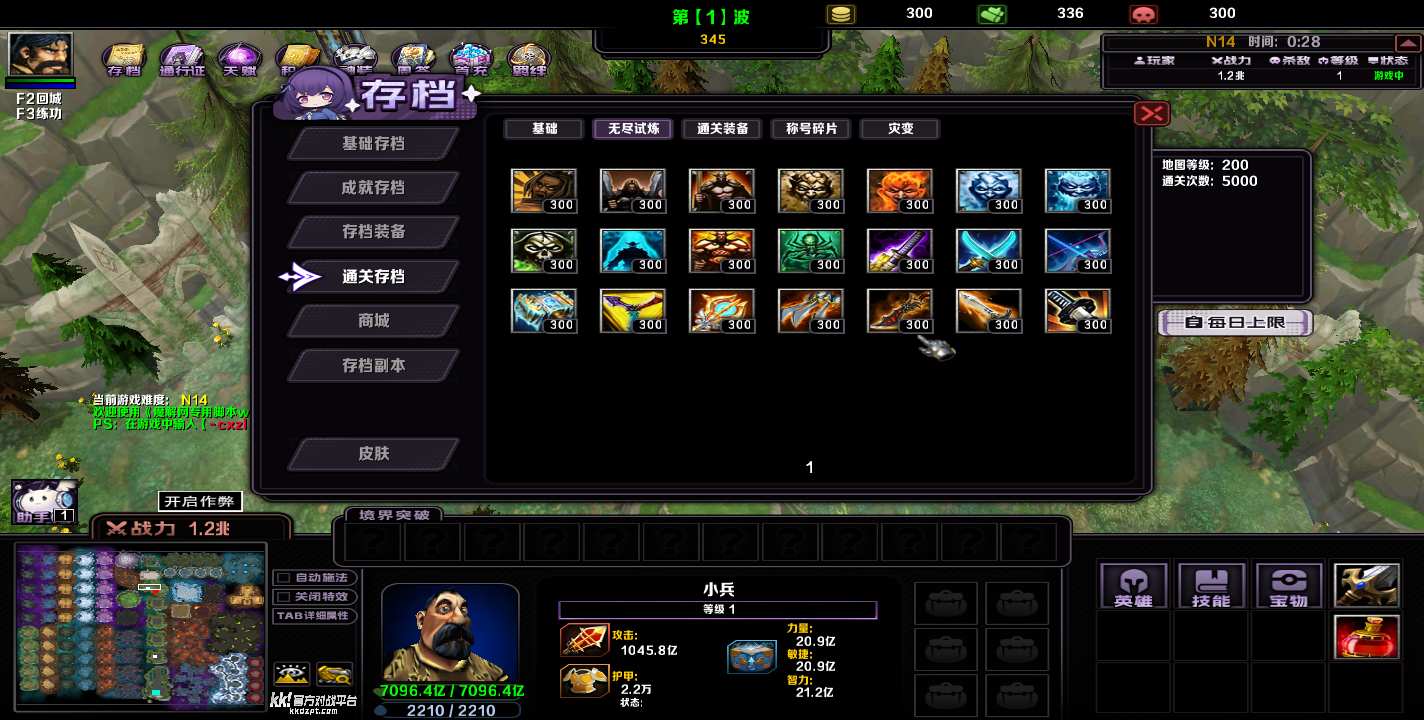Toggle the 自动施法 auto-cast checkbox
The image size is (1424, 720).
click(x=284, y=578)
